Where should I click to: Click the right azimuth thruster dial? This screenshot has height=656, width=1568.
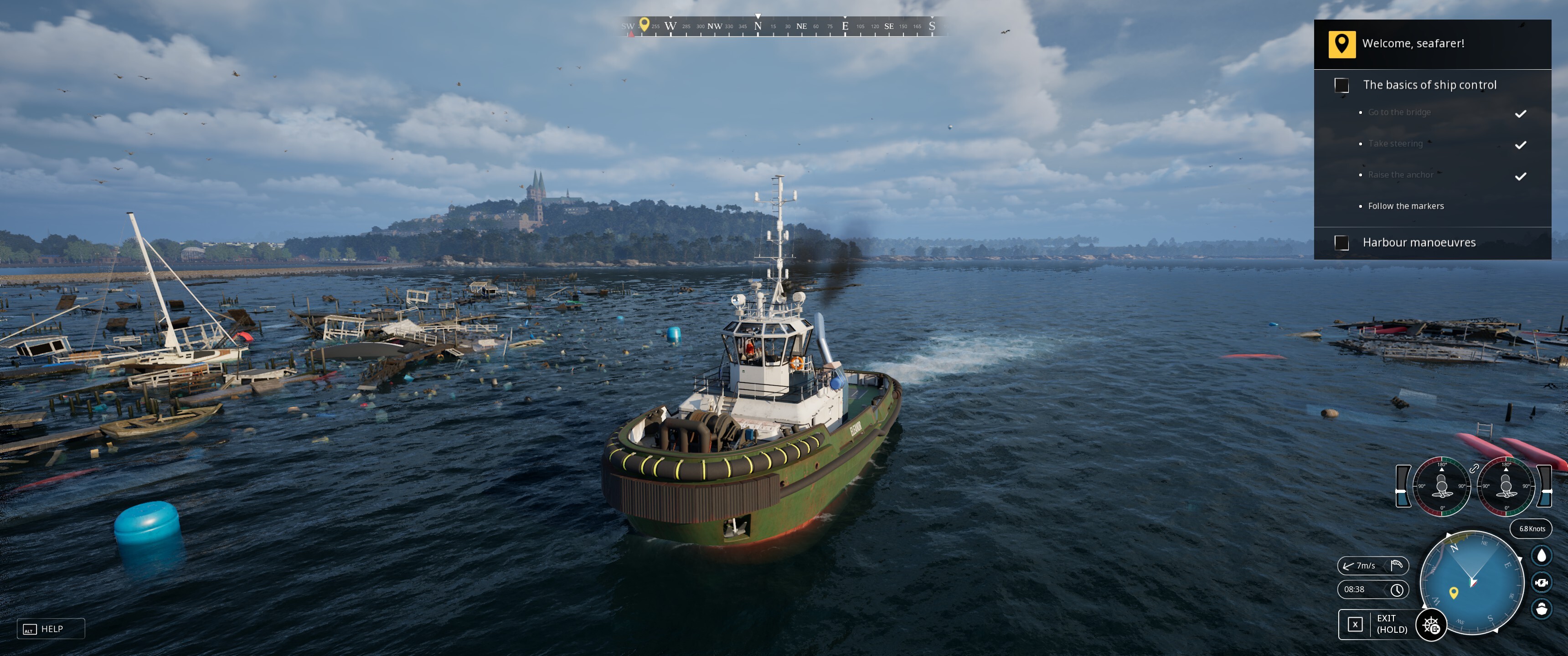pyautogui.click(x=1506, y=486)
